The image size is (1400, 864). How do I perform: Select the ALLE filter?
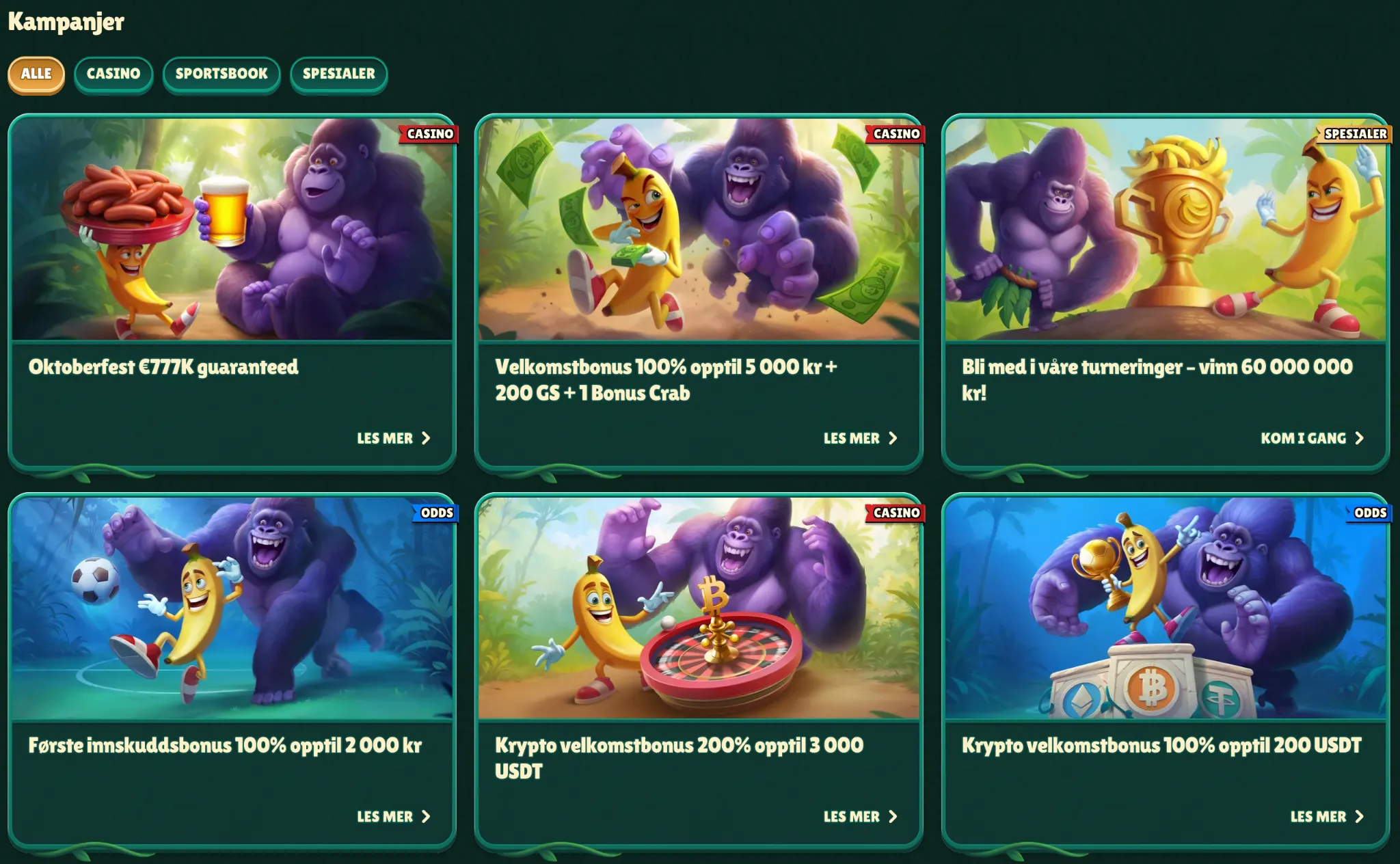click(36, 75)
